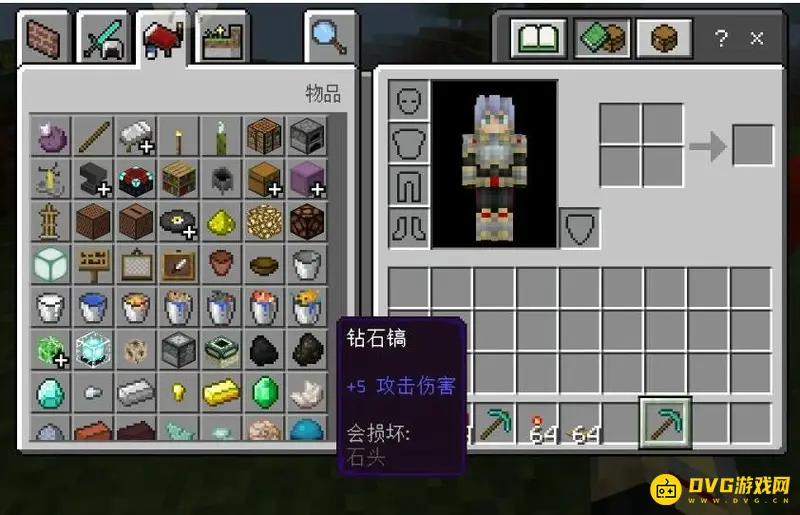
Task: Close the inventory screen
Action: point(757,39)
